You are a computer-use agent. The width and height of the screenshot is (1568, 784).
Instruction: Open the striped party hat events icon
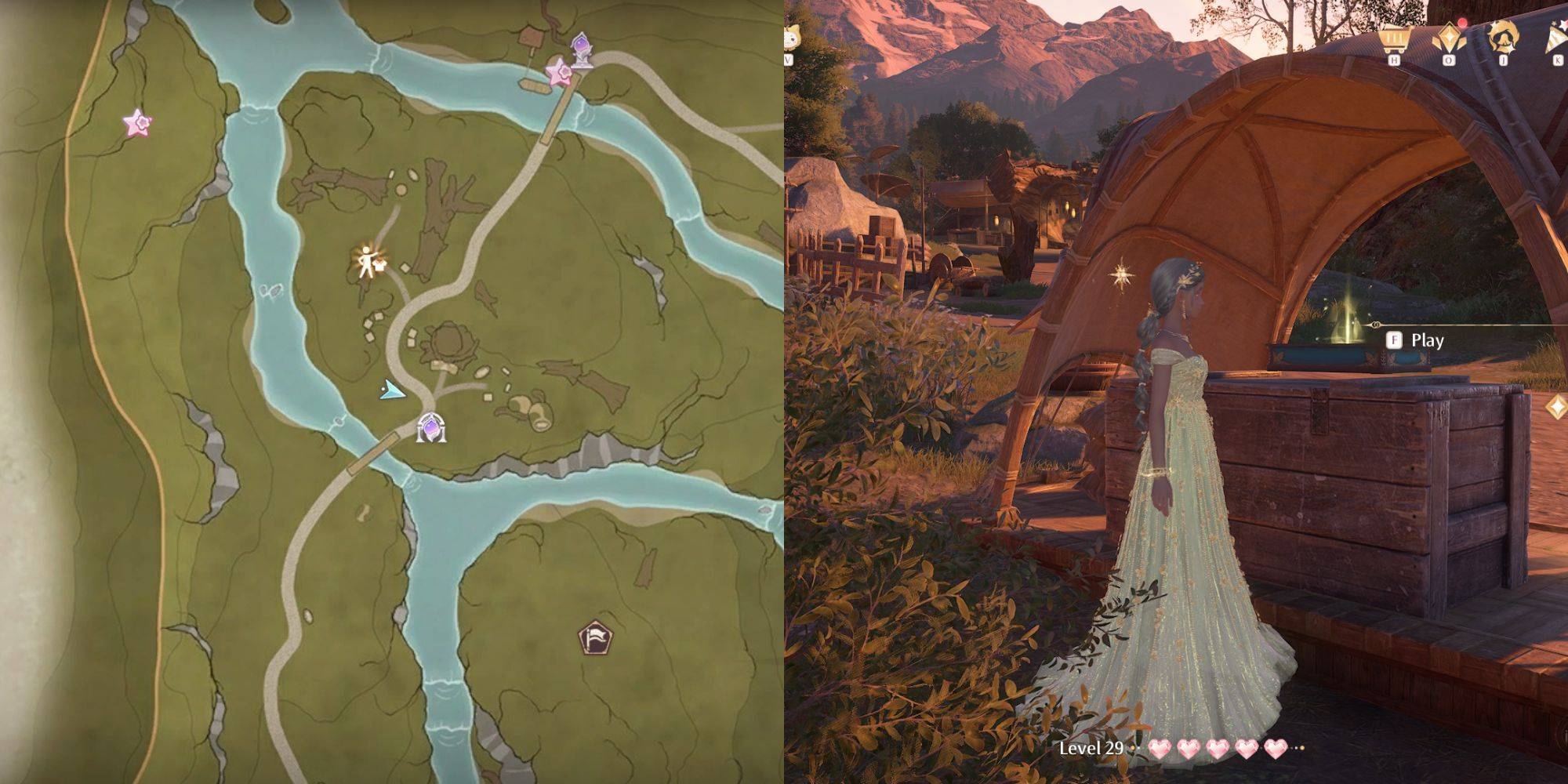click(x=1556, y=38)
